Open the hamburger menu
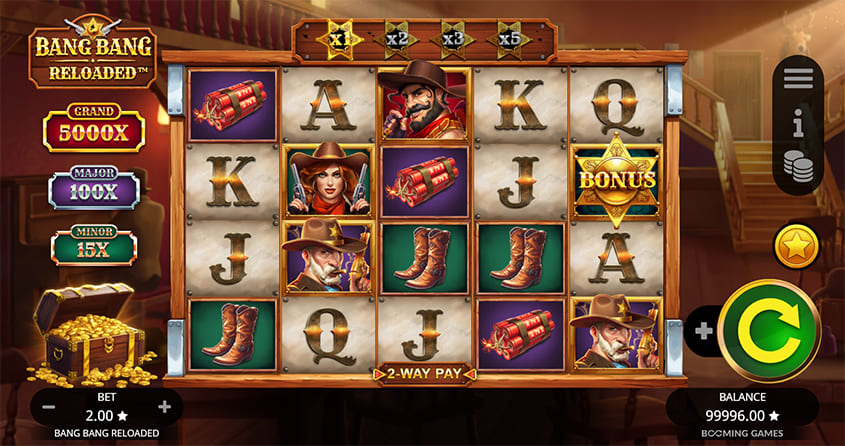 [797, 78]
